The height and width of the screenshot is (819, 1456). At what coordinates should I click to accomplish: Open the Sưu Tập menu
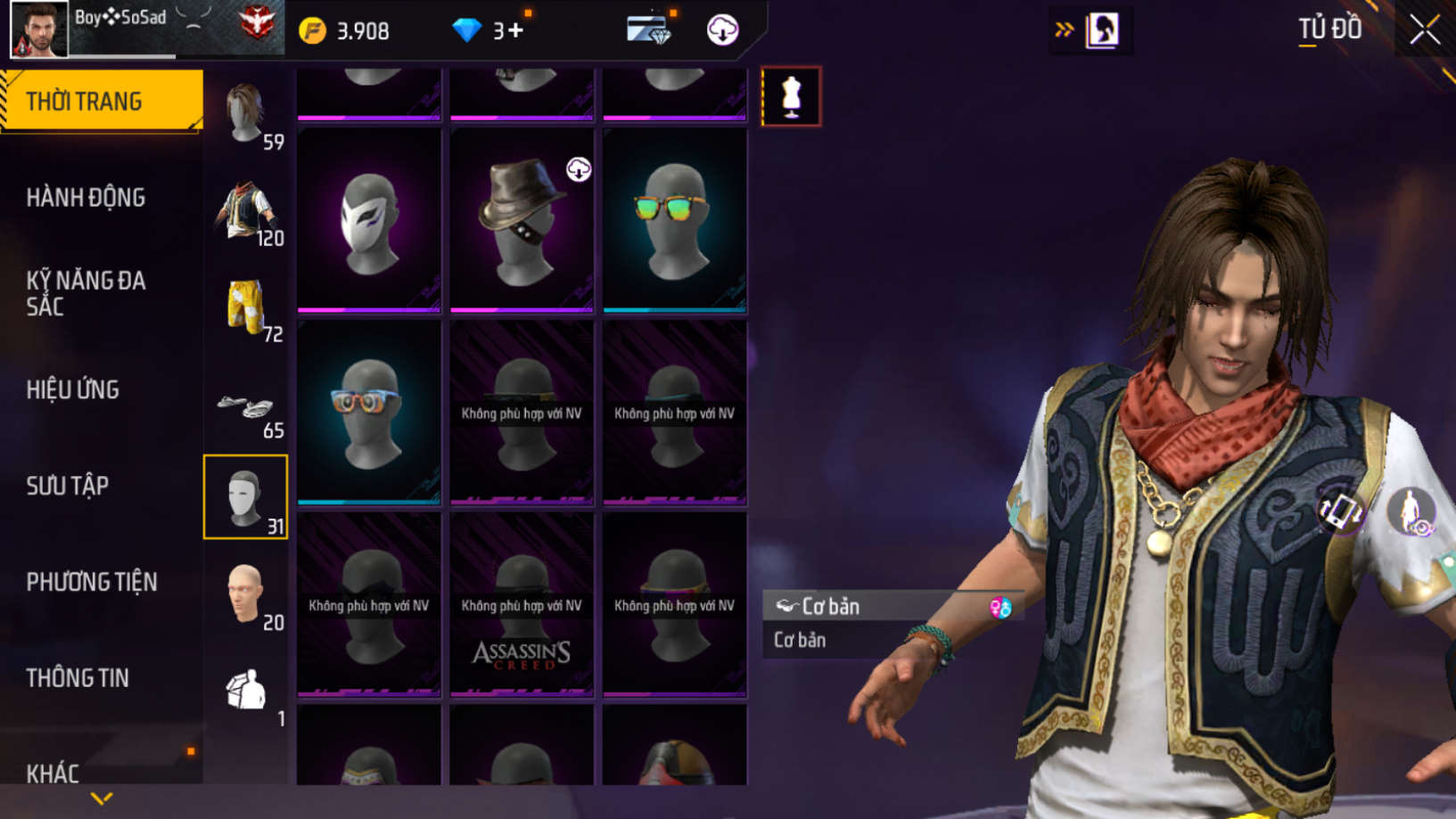68,486
